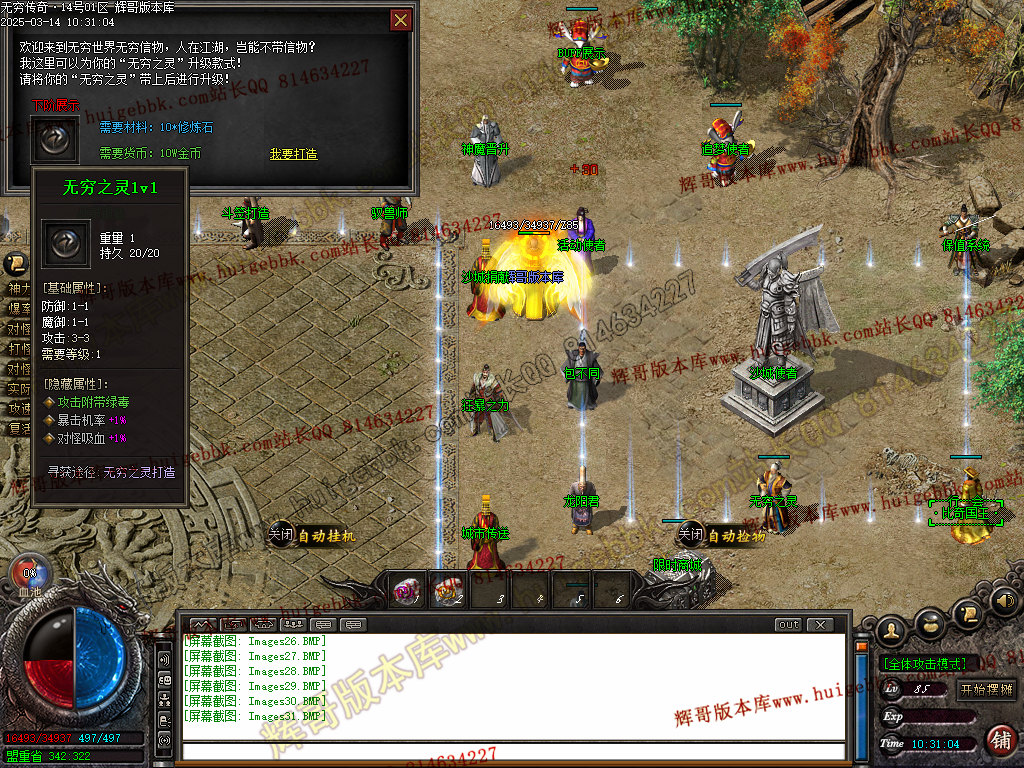1024x768 pixels.
Task: Select the first chat channel tab
Action: (202, 625)
